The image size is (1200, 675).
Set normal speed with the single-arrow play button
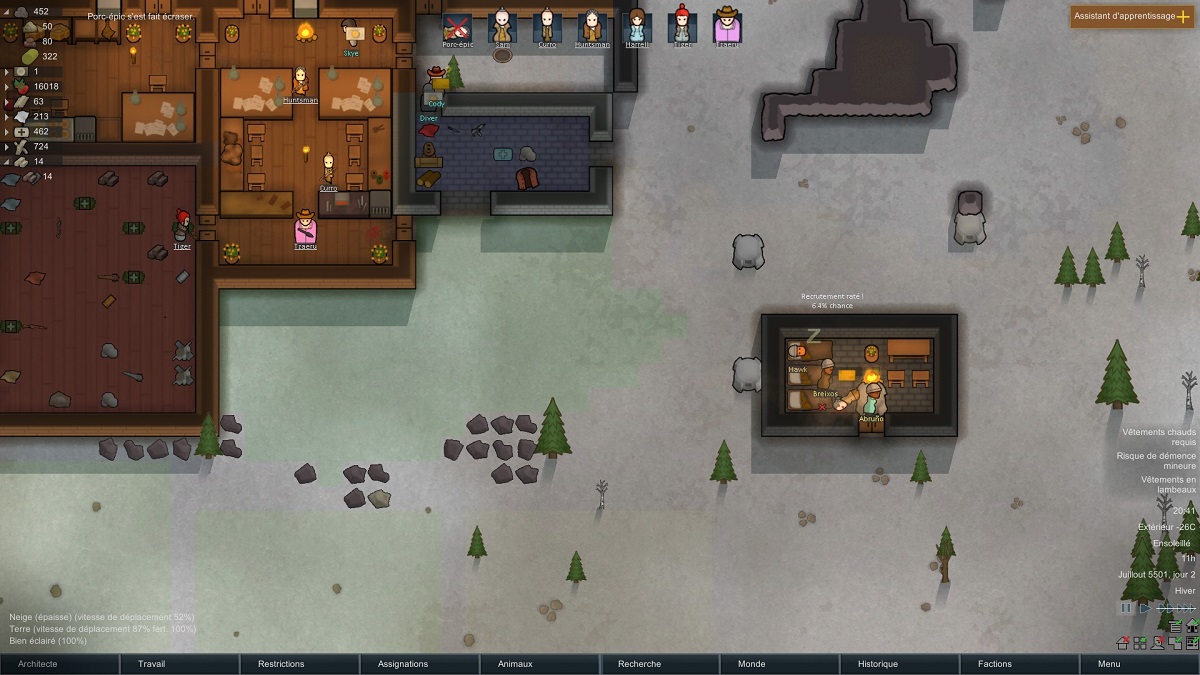pyautogui.click(x=1145, y=608)
